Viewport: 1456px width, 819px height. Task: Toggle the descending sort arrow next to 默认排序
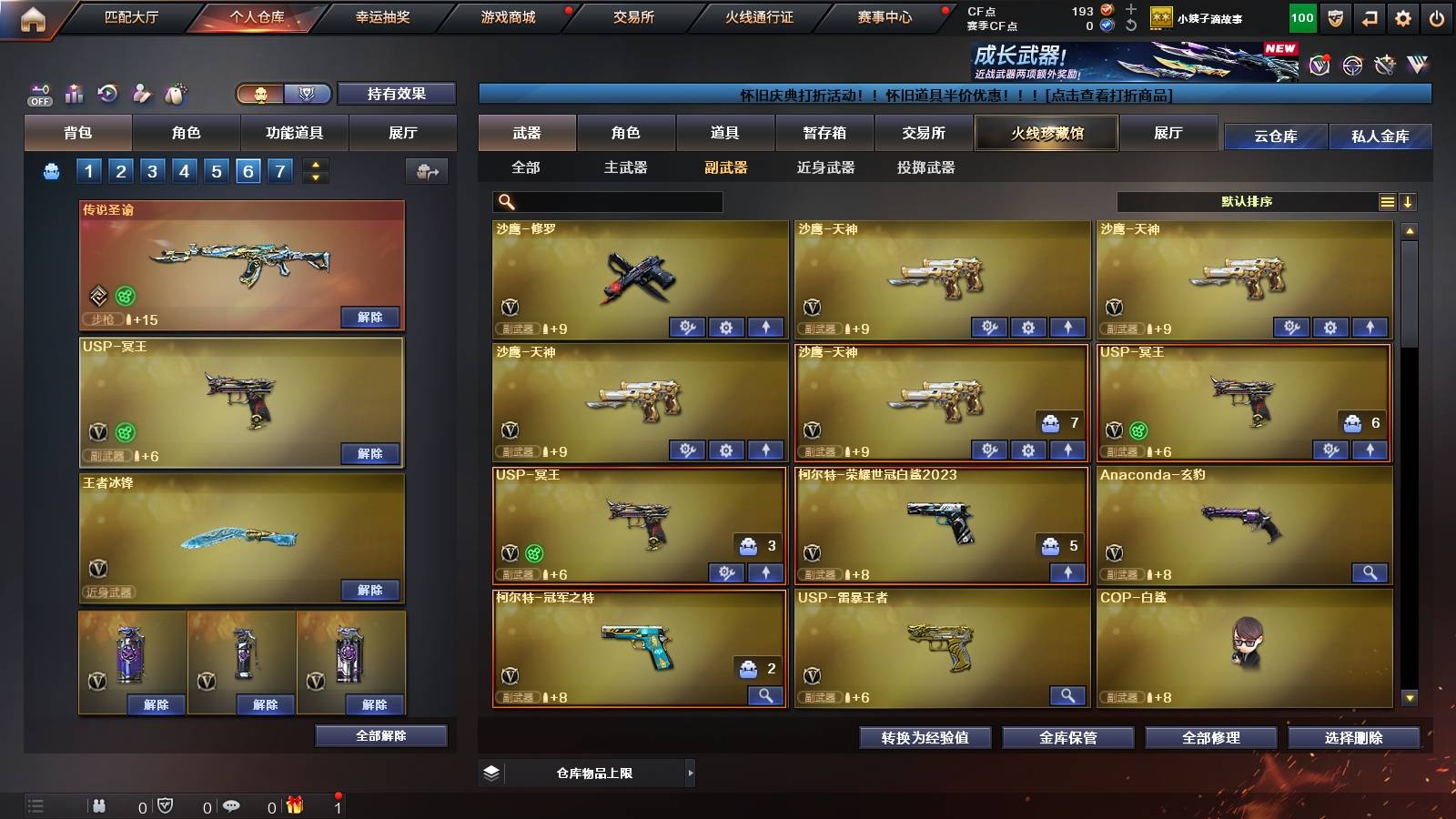pos(1409,201)
